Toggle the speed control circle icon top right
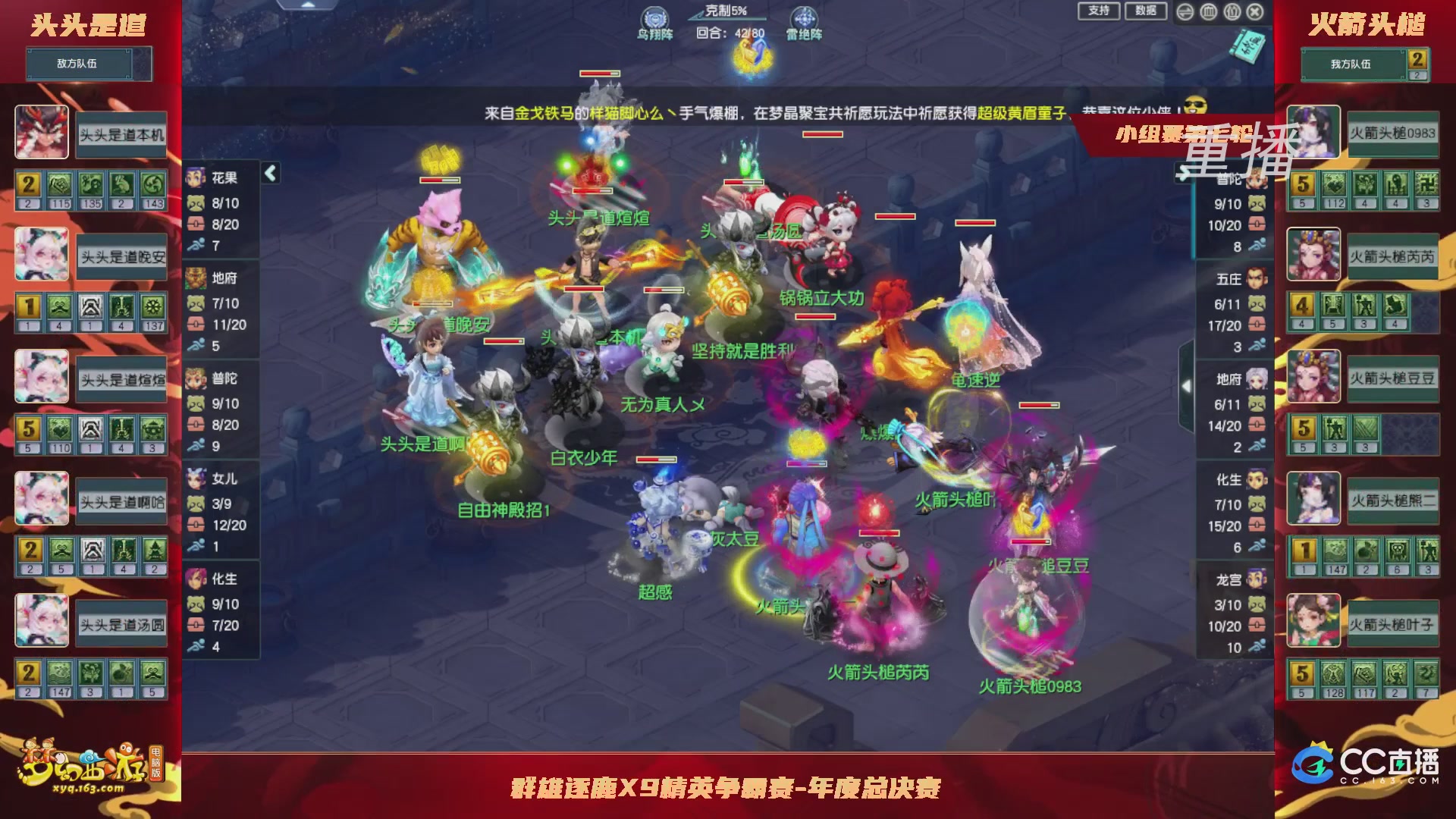Screen dimensions: 1456x819 pyautogui.click(x=1185, y=11)
